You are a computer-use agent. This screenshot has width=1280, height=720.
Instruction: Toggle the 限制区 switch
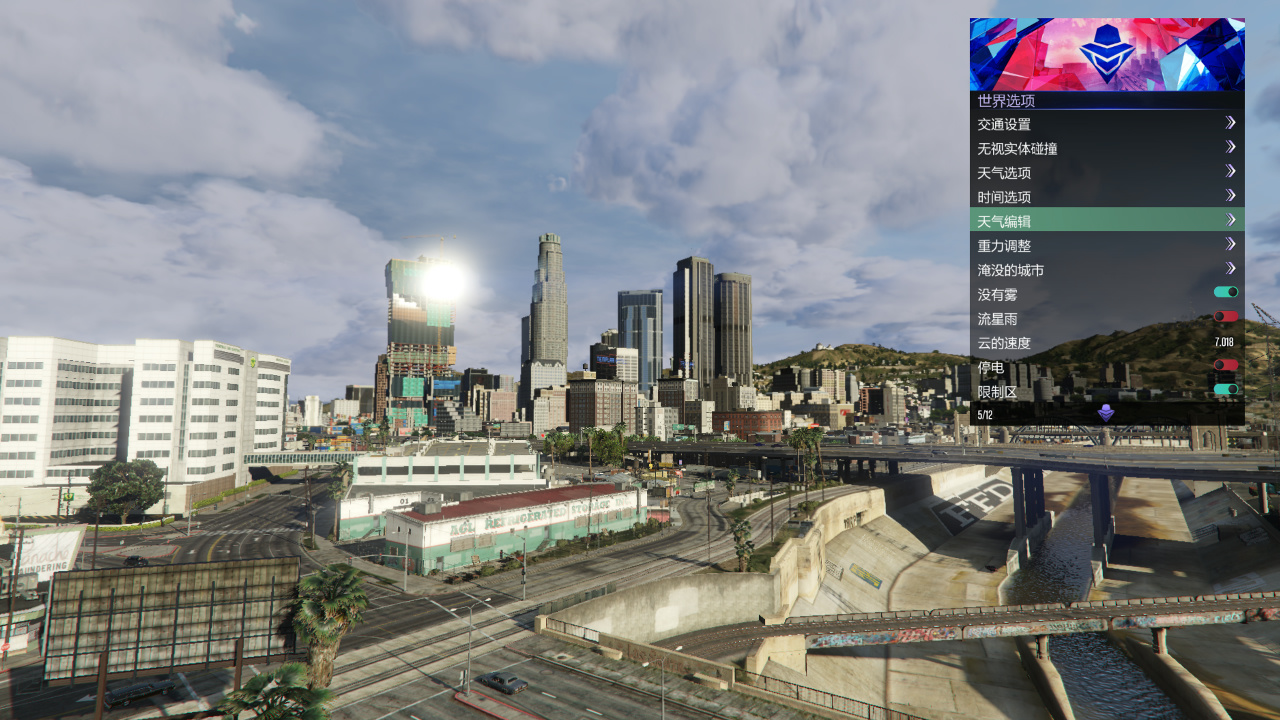point(1225,390)
